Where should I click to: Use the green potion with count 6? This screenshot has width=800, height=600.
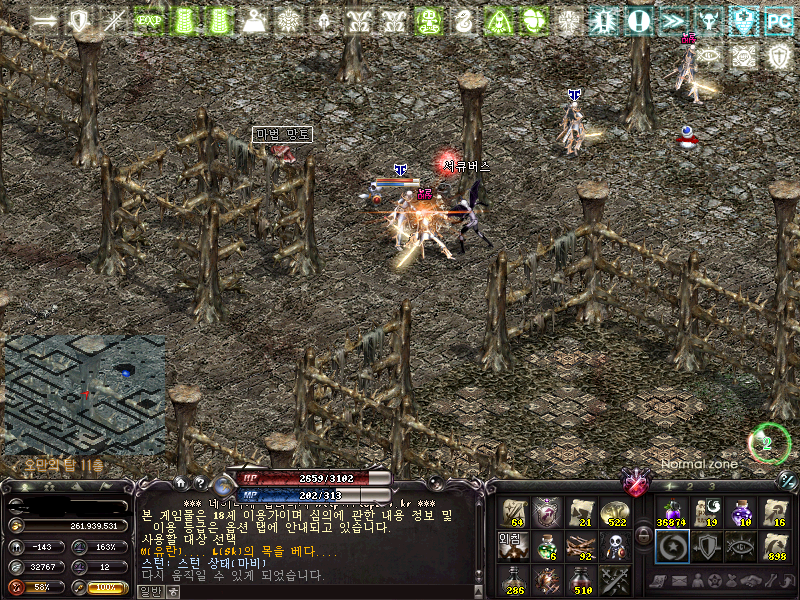[x=547, y=547]
